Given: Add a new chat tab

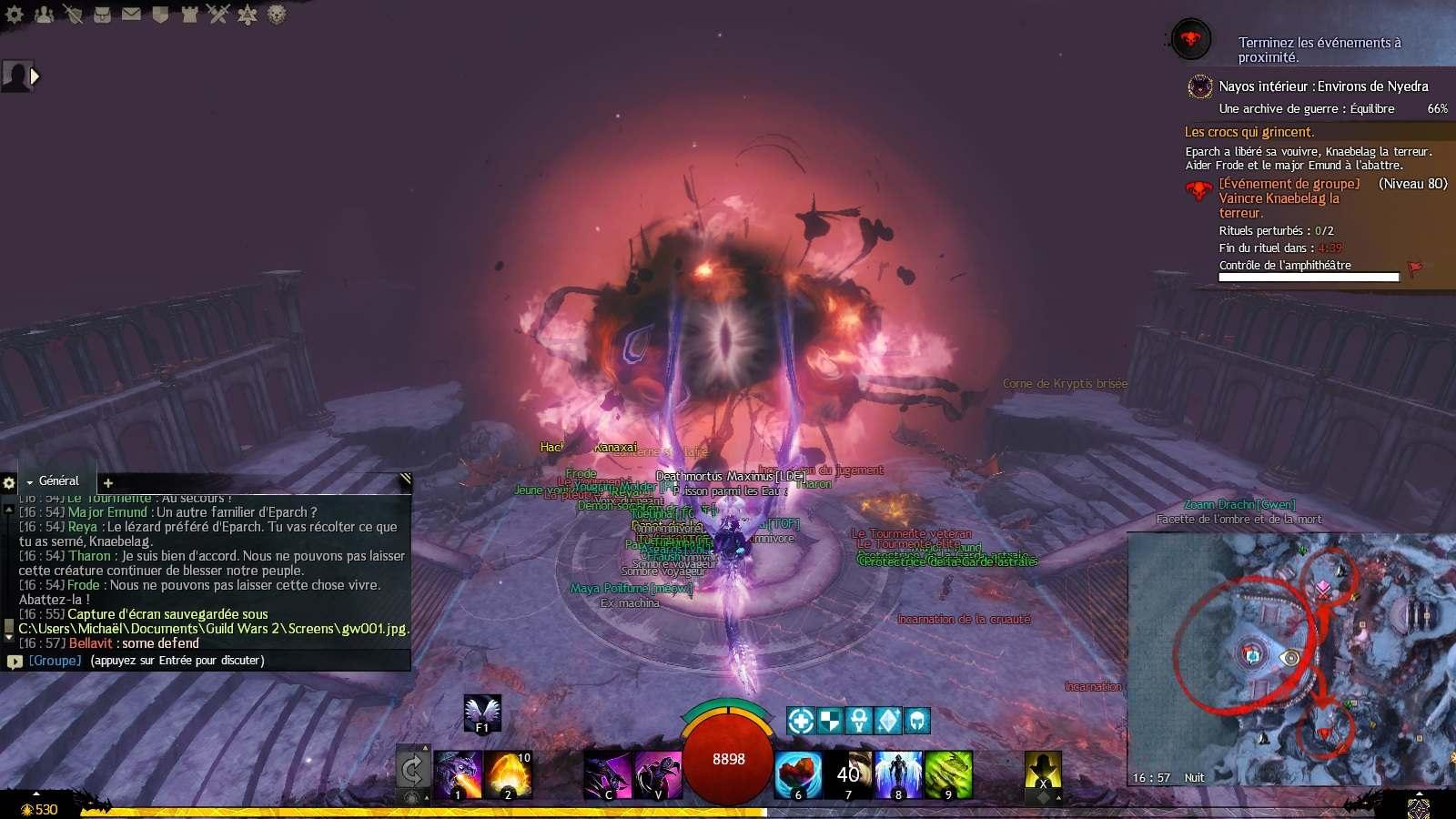Looking at the screenshot, I should tap(107, 482).
